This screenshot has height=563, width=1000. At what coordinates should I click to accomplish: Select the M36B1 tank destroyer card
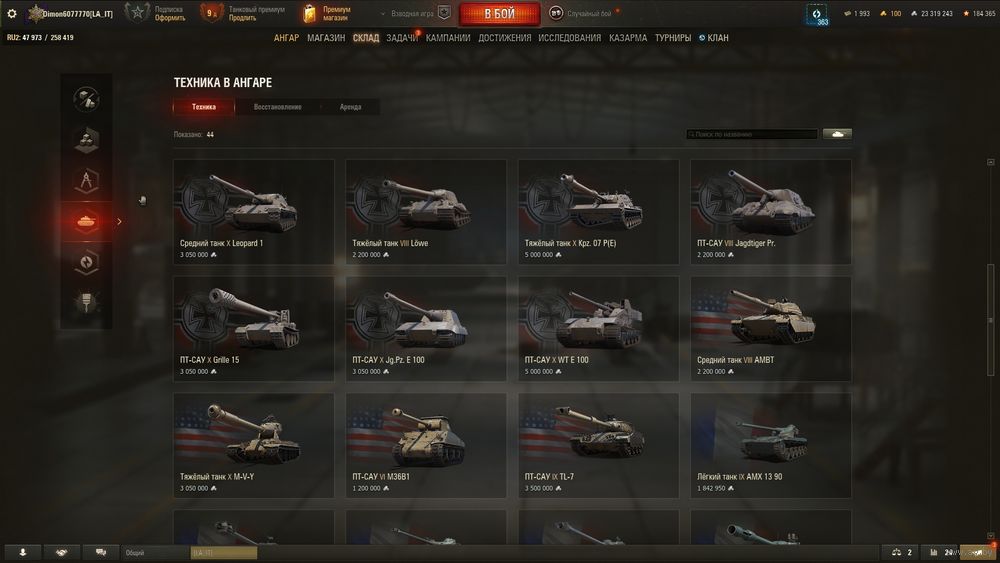pos(426,445)
